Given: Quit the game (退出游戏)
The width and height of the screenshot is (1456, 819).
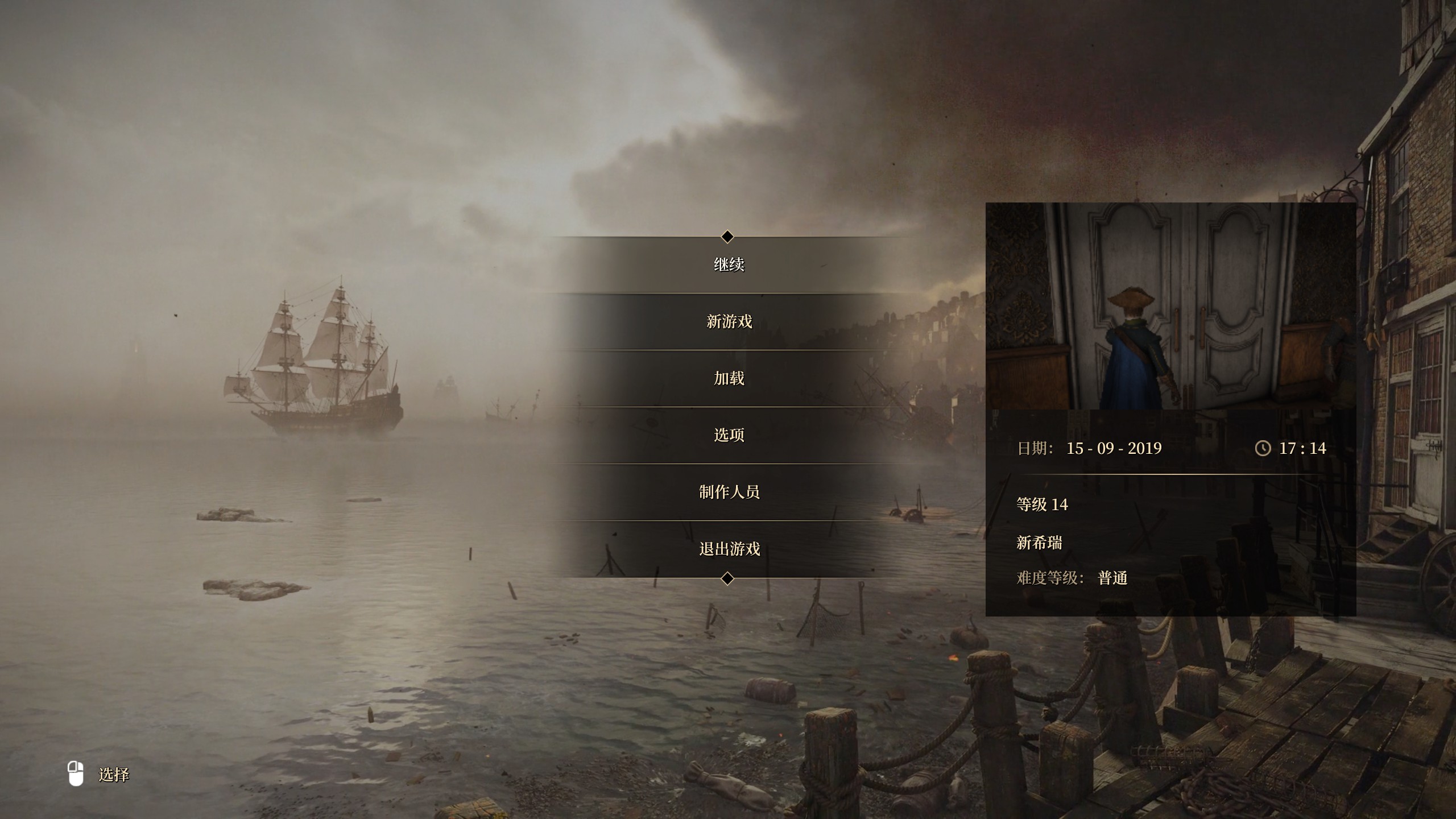Looking at the screenshot, I should coord(729,549).
